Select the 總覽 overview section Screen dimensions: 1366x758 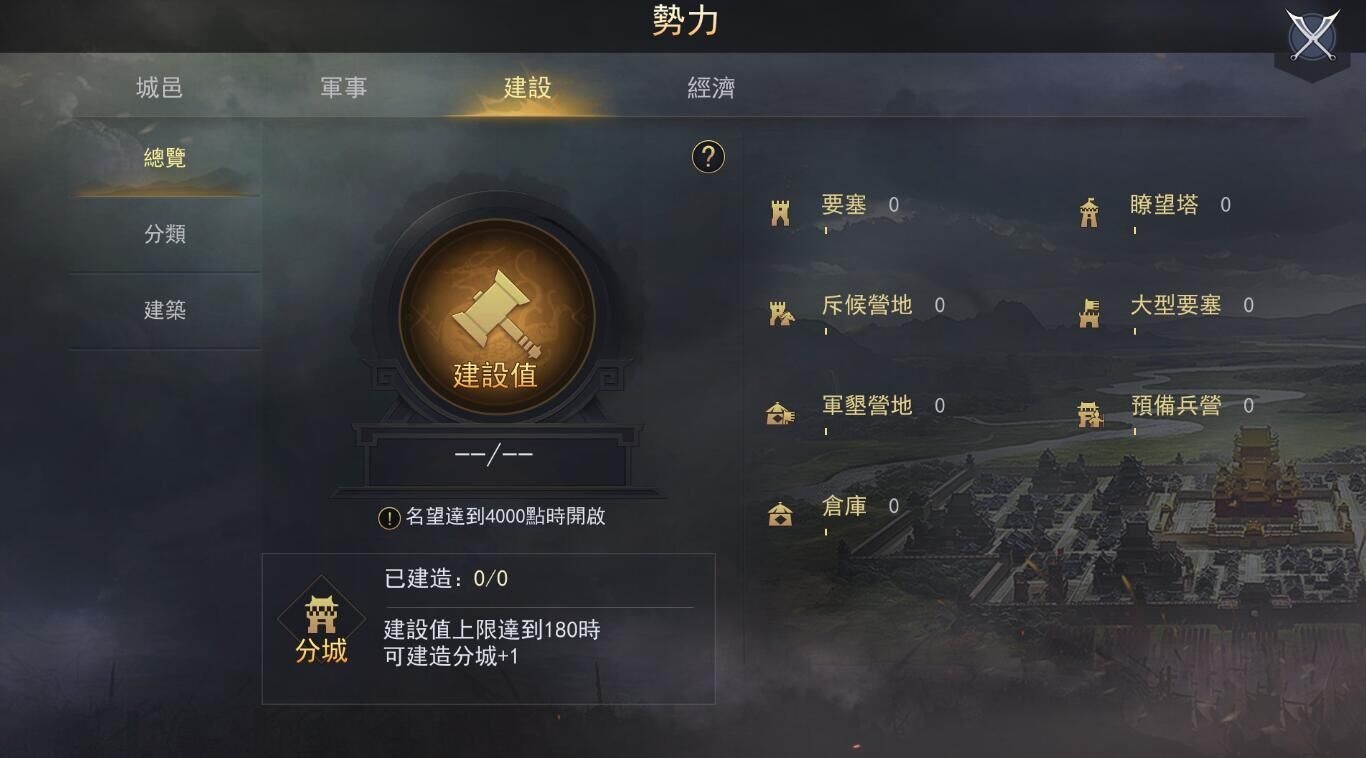[163, 158]
